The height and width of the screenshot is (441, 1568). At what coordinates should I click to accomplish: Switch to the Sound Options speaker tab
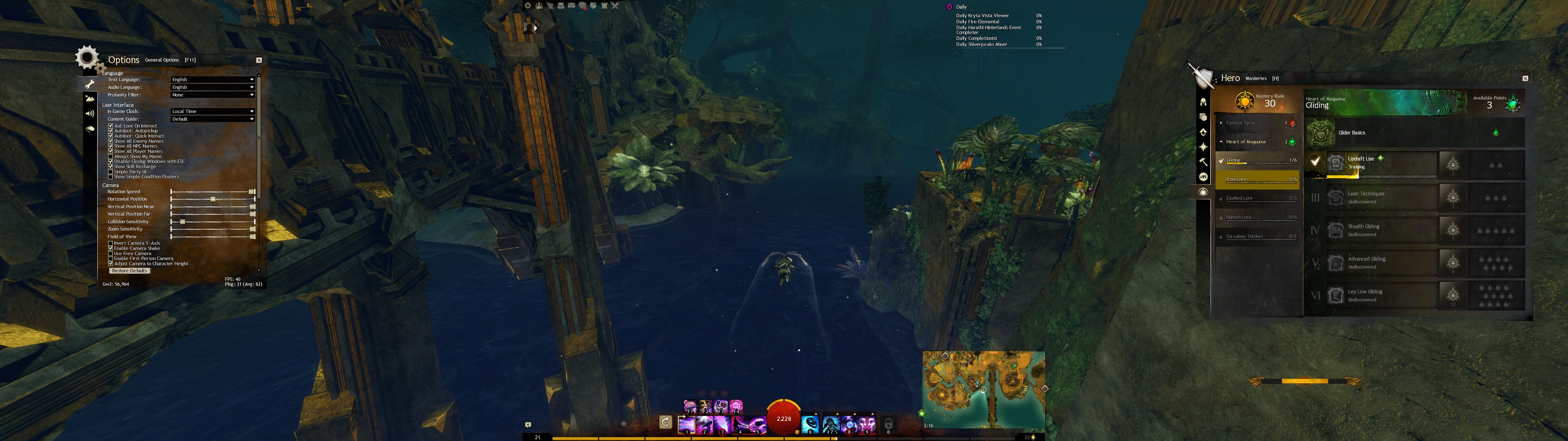click(90, 113)
